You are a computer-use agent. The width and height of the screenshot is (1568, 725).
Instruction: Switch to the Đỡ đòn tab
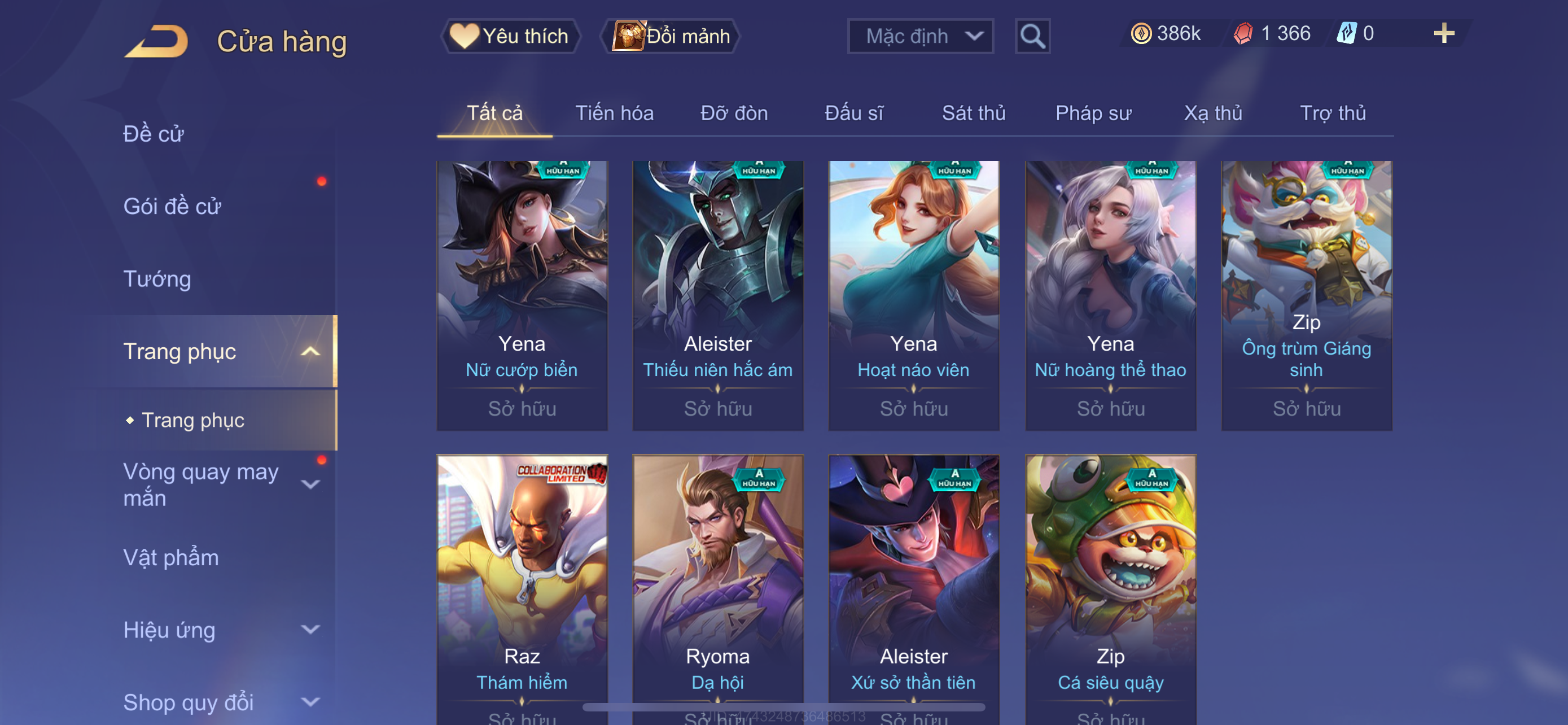tap(733, 113)
